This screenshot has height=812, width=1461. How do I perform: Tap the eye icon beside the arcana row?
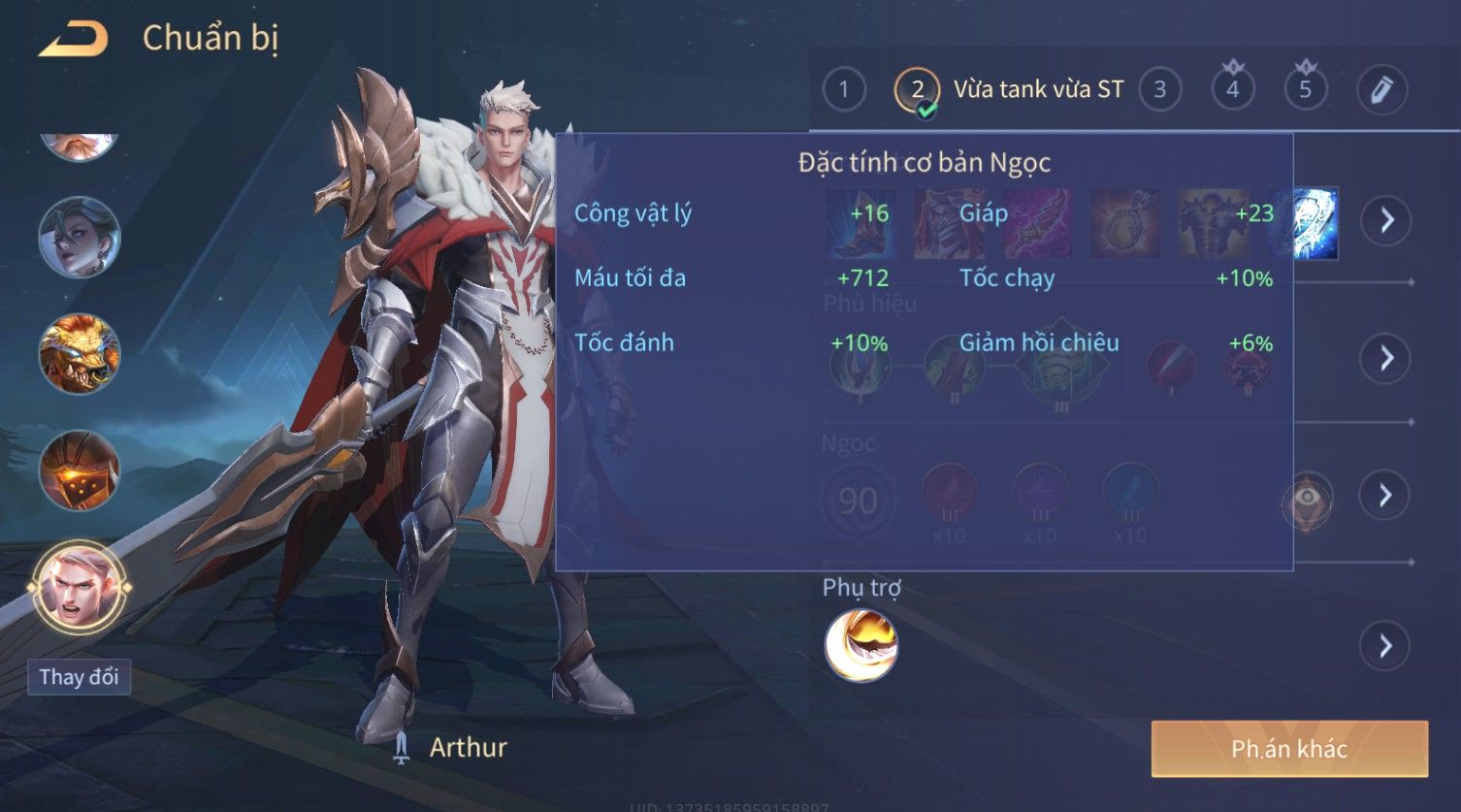tap(1308, 501)
